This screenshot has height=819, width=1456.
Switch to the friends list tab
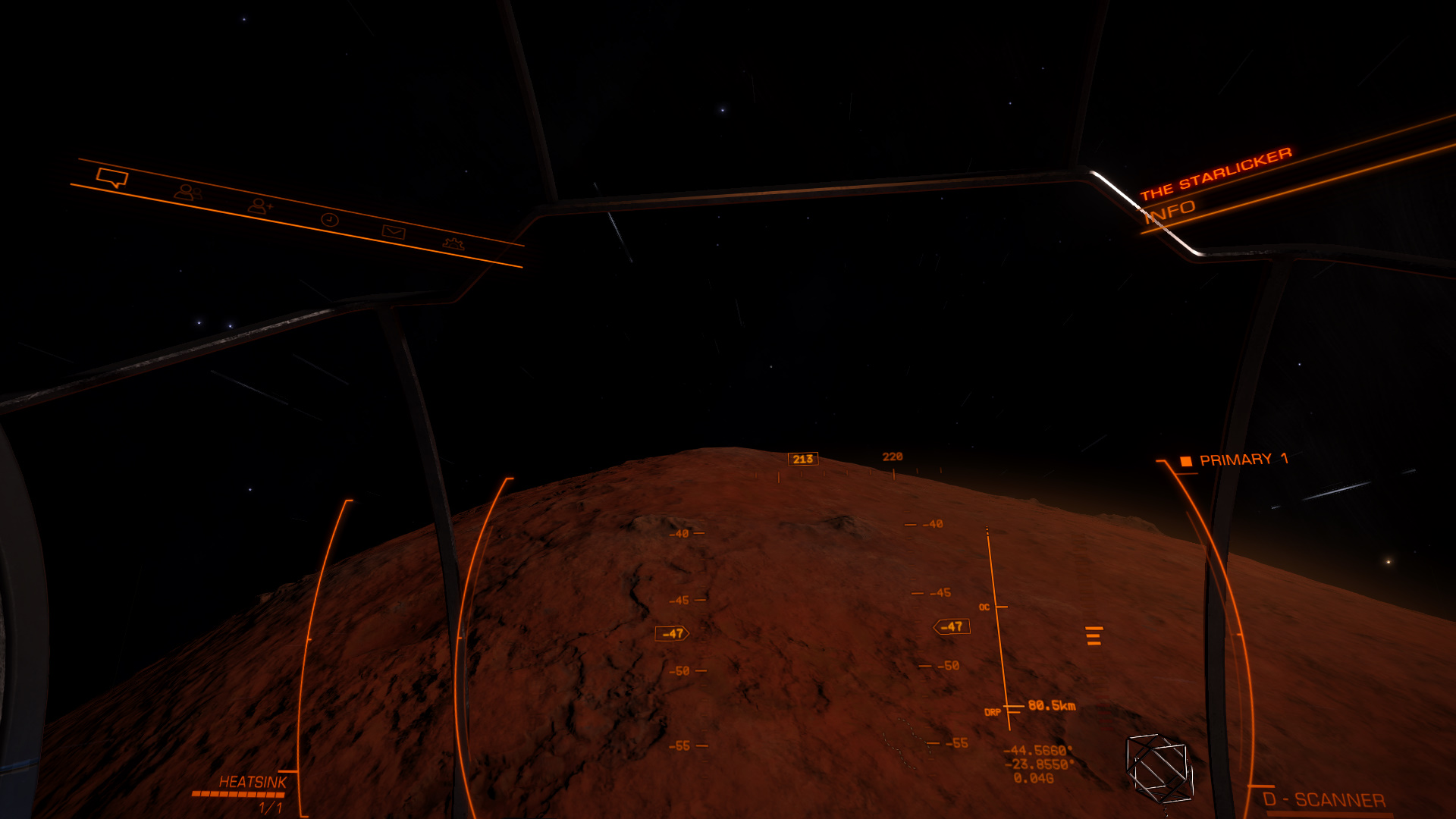point(186,193)
